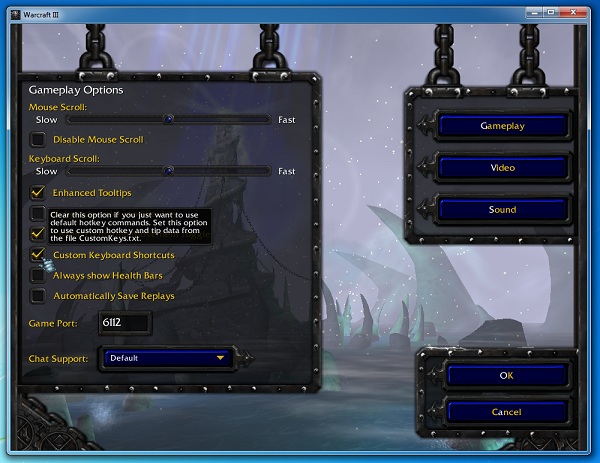This screenshot has height=463, width=600.
Task: Enable Automatically Save Replays
Action: pyautogui.click(x=38, y=296)
